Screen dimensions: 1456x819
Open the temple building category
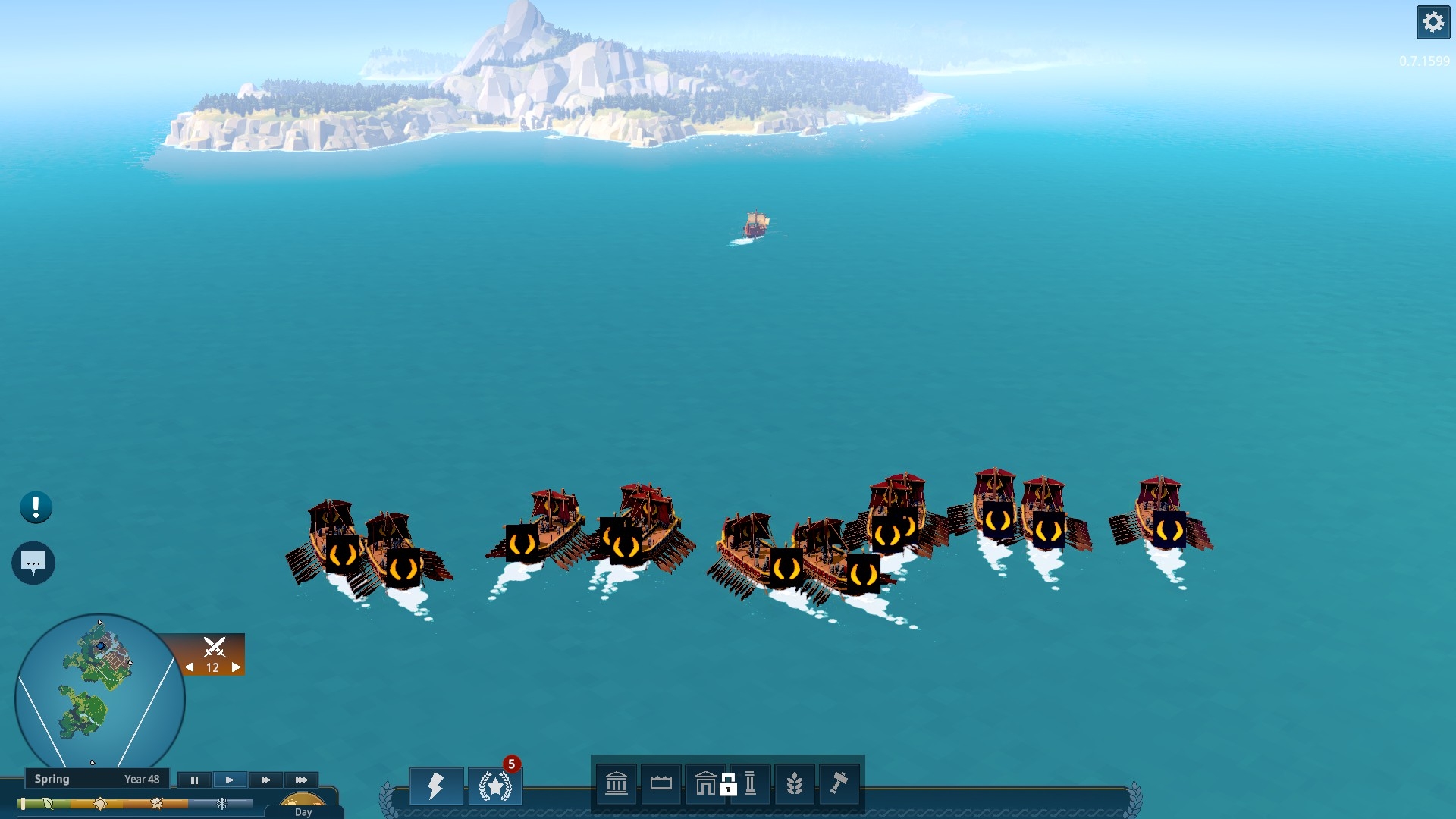point(617,783)
